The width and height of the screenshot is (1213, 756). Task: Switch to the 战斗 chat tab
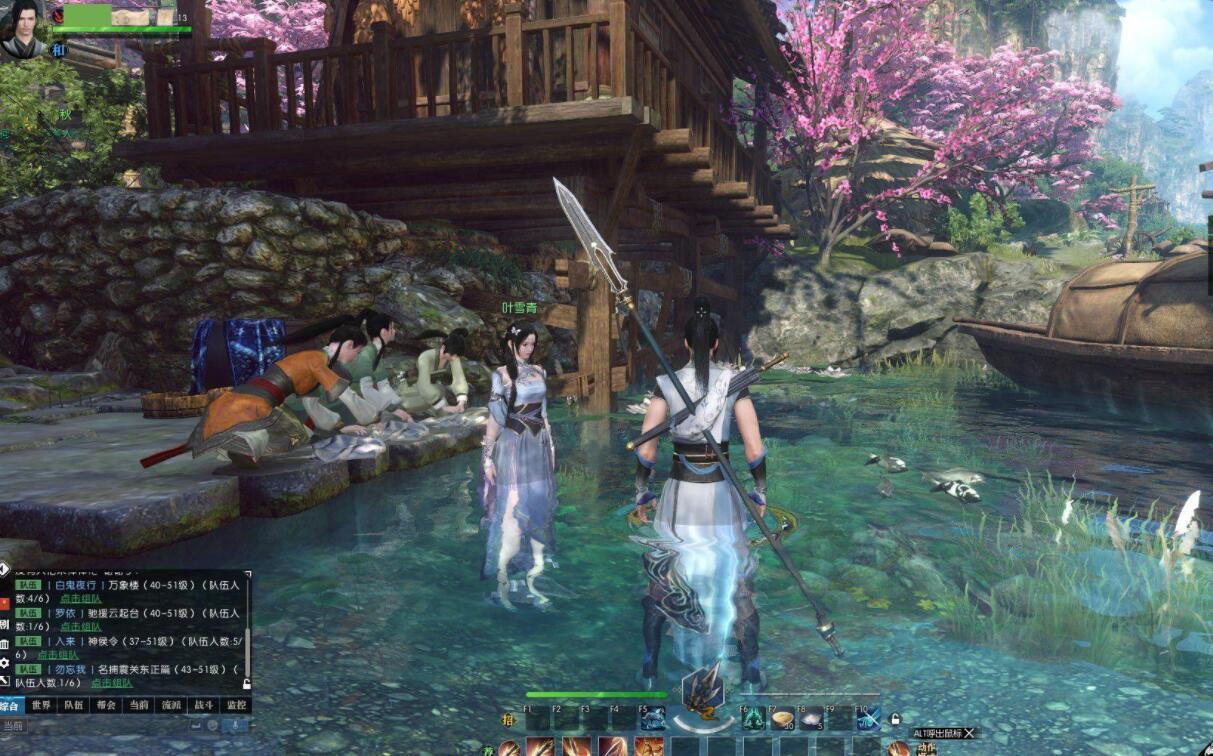click(x=203, y=705)
